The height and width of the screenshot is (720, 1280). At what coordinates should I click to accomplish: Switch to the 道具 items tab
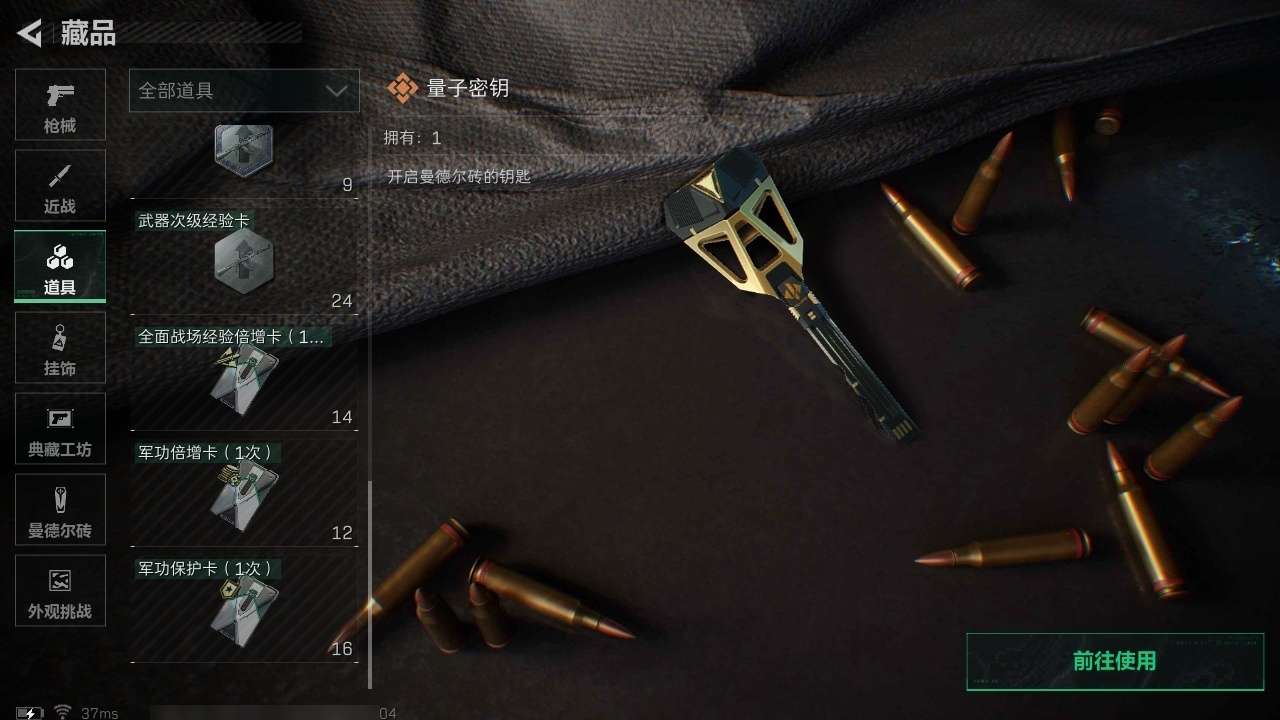click(x=60, y=266)
